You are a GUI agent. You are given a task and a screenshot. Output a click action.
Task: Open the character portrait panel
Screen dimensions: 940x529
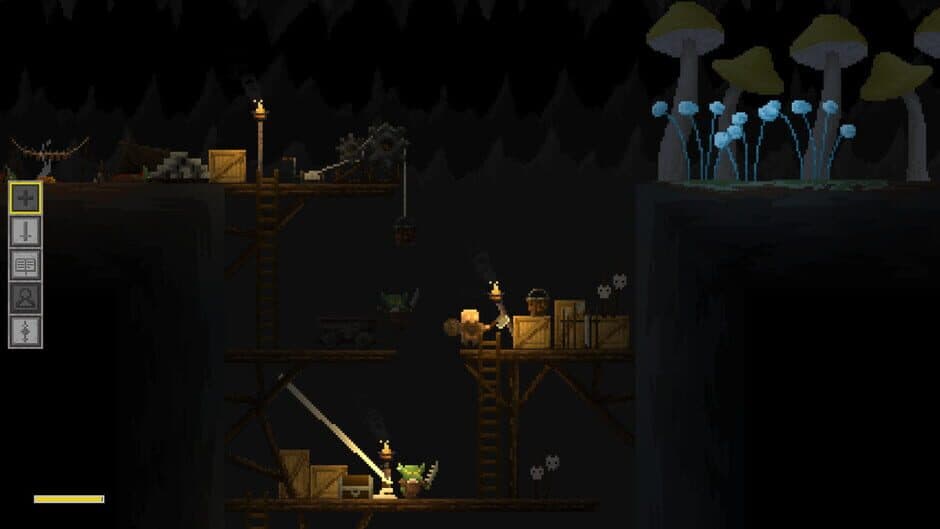click(x=25, y=298)
